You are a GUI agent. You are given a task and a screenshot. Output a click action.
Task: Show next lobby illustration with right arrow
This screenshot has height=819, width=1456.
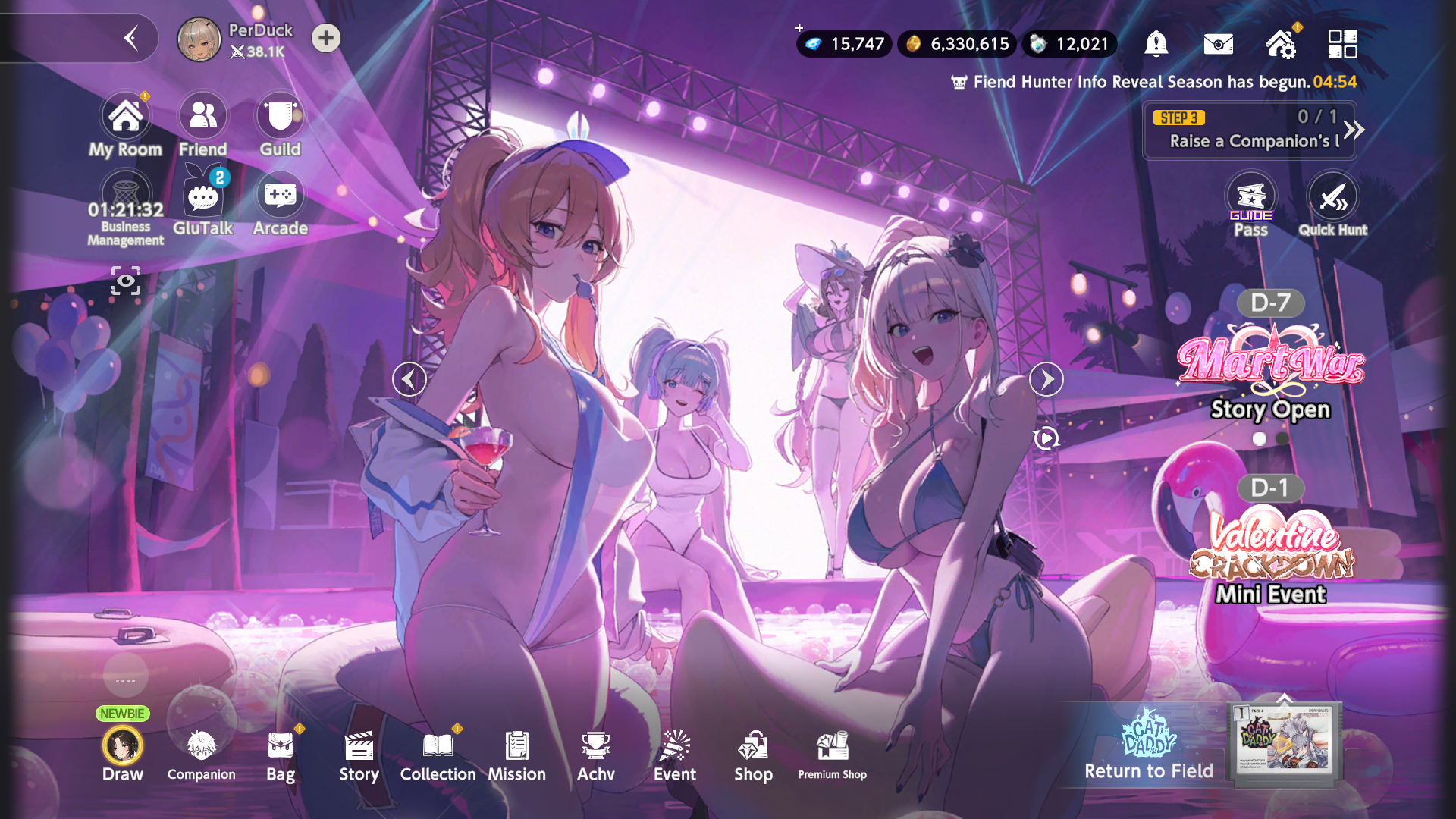[1046, 379]
